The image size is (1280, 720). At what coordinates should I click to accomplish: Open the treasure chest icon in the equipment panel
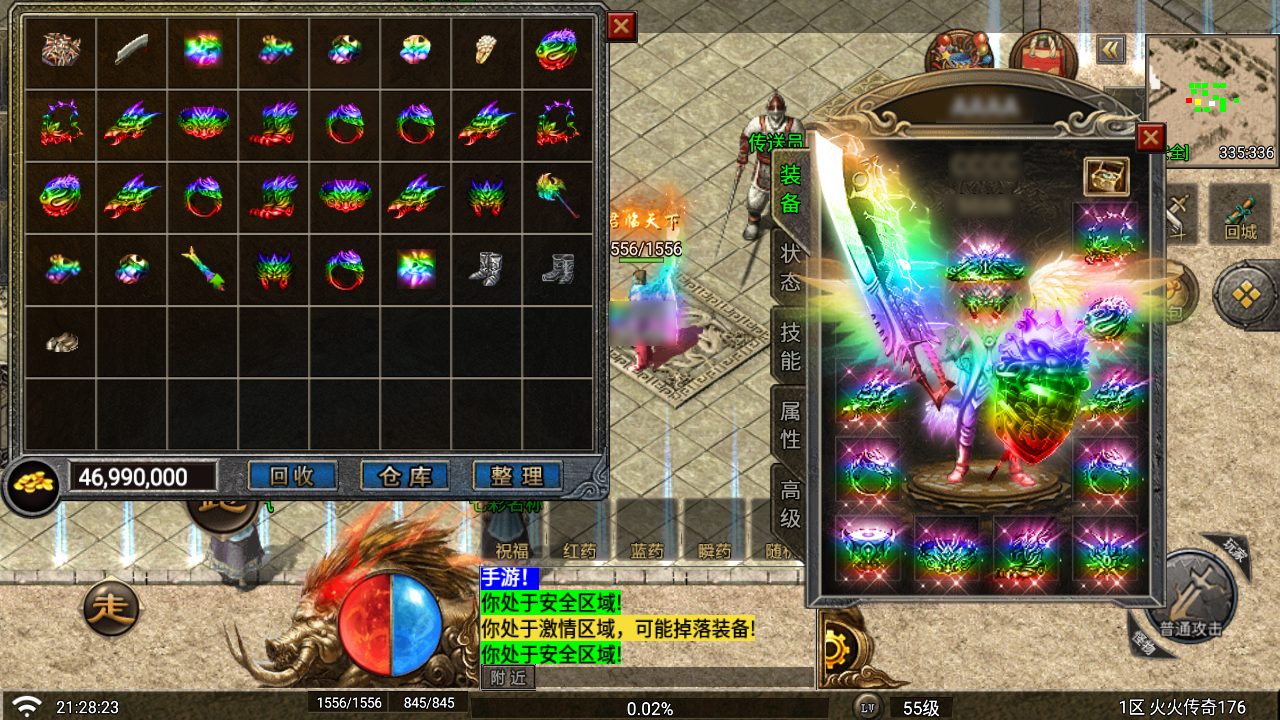(x=1106, y=176)
